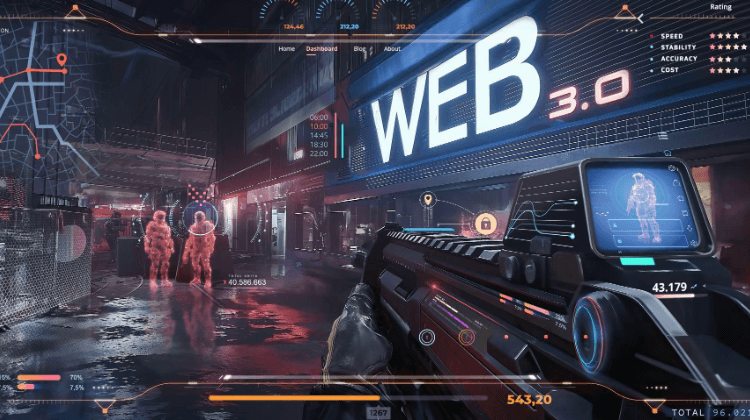
Task: Open the Home nav entry
Action: 287,49
